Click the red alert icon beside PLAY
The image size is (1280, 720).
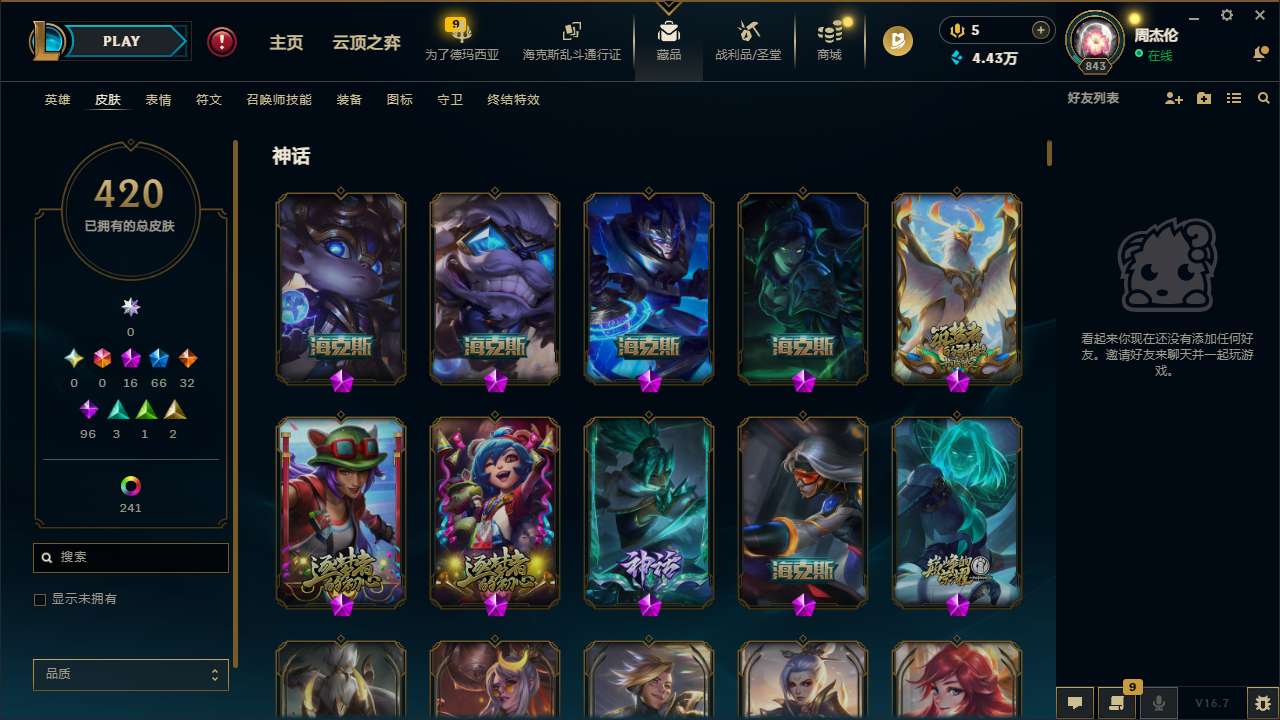[221, 41]
